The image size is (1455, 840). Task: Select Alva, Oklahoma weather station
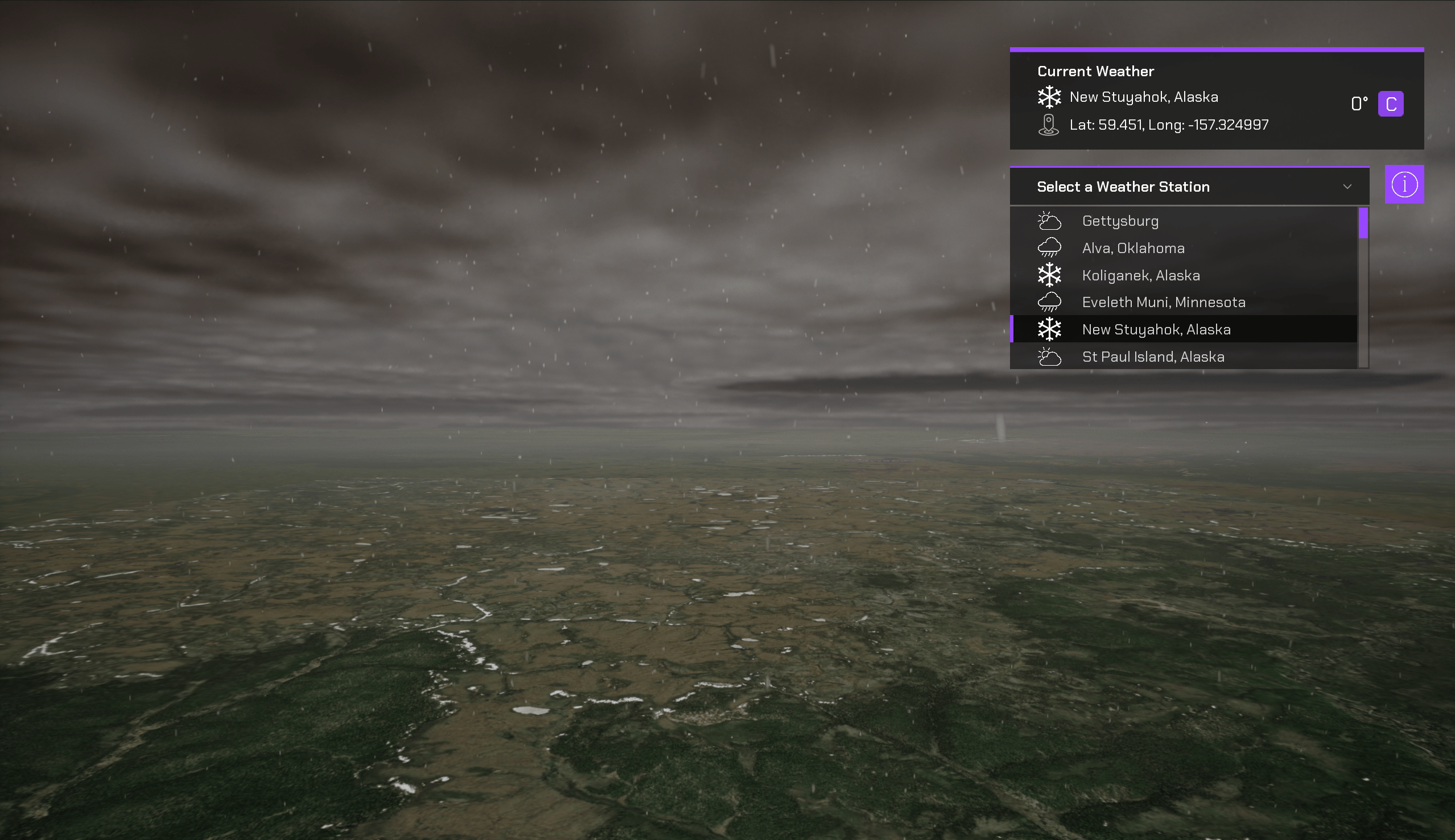click(1133, 247)
